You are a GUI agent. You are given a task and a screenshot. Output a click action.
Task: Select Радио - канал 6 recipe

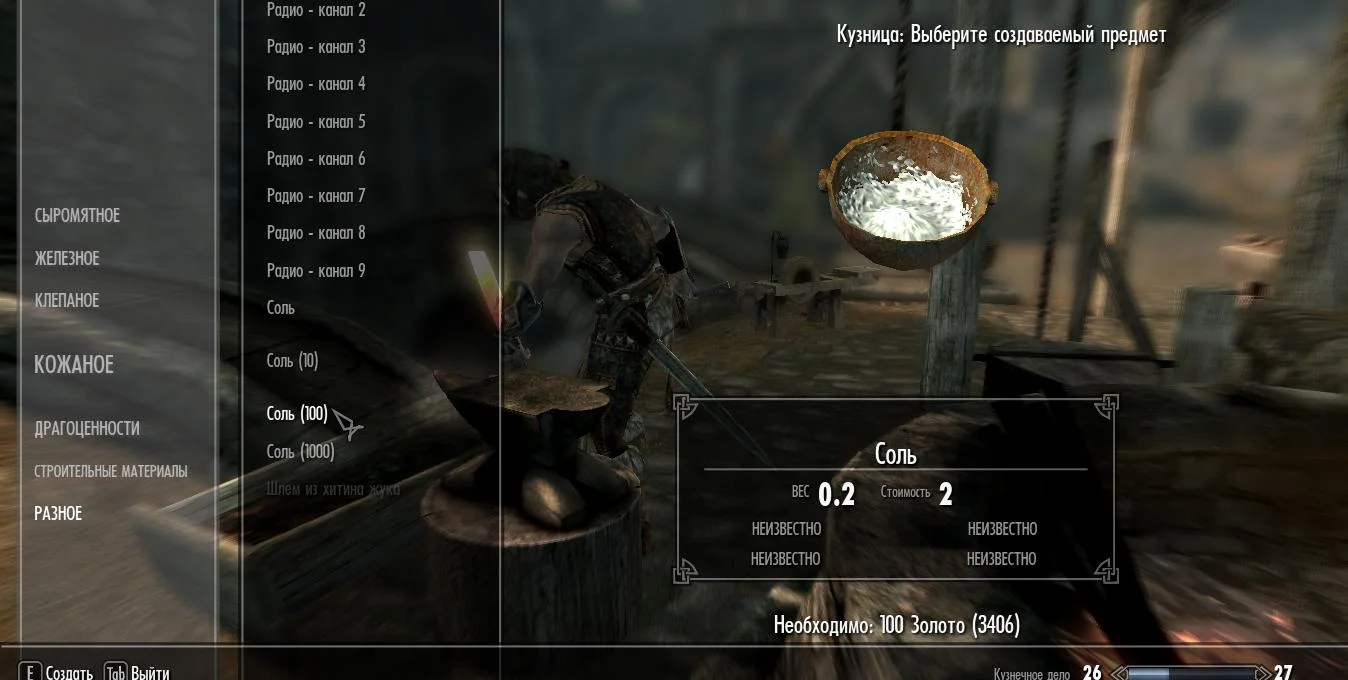pos(316,159)
